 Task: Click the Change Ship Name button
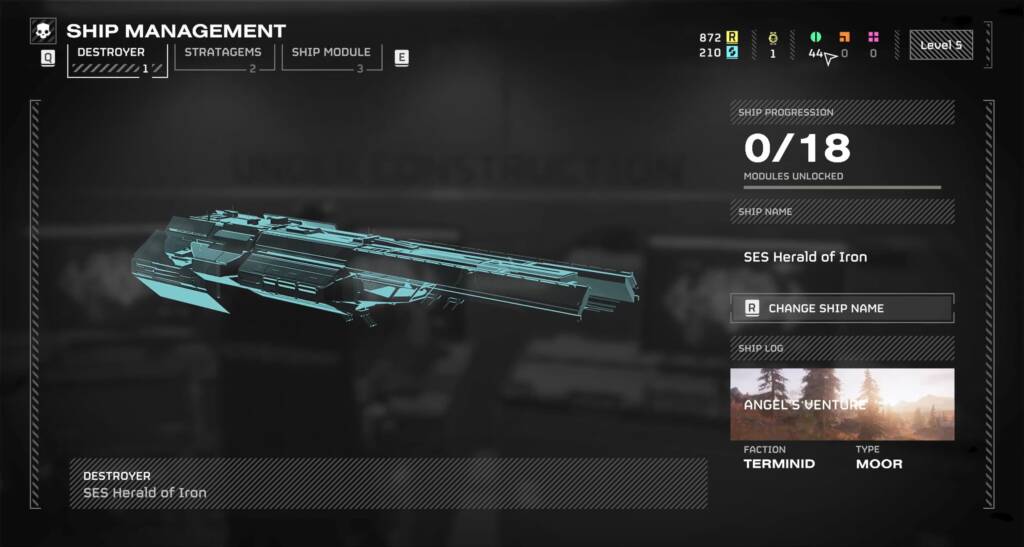coord(842,308)
